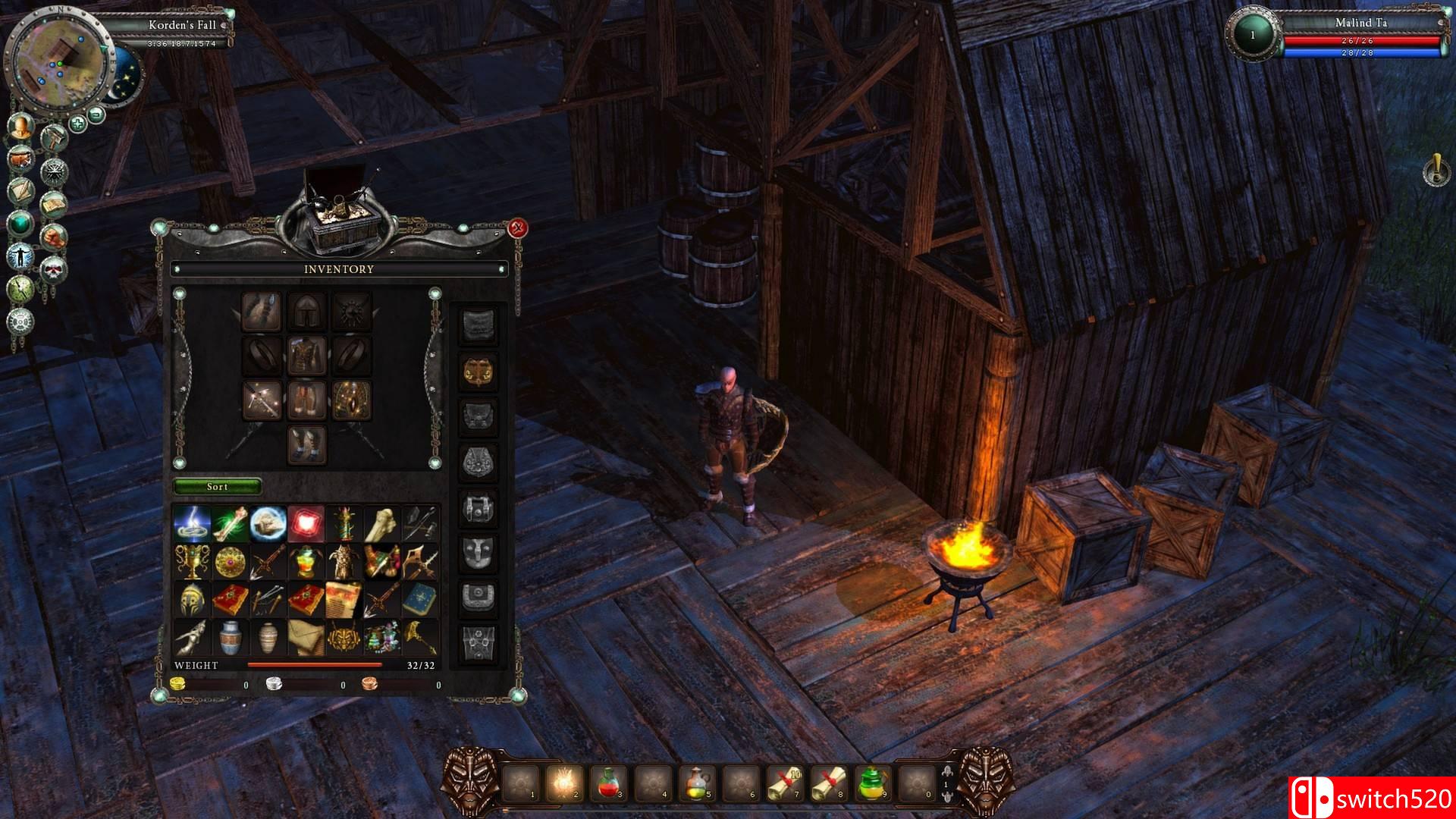
Task: Open the clock wait icon
Action: click(x=20, y=288)
